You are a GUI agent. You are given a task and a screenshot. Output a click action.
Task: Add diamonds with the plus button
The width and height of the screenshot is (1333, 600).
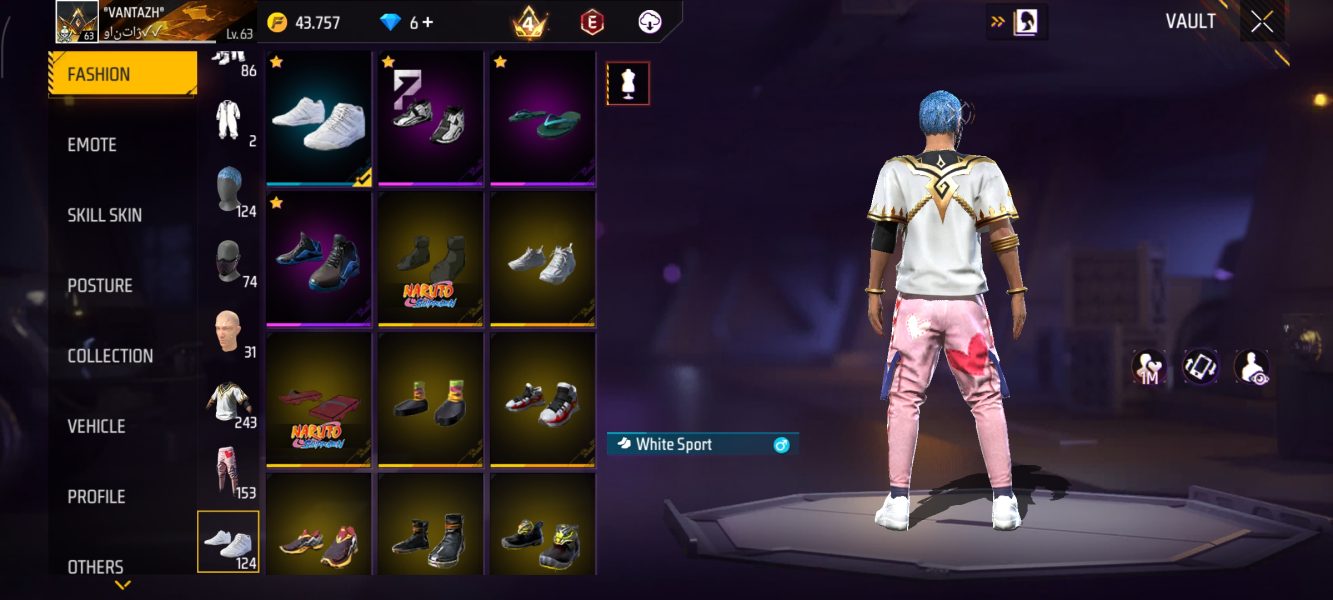(429, 22)
